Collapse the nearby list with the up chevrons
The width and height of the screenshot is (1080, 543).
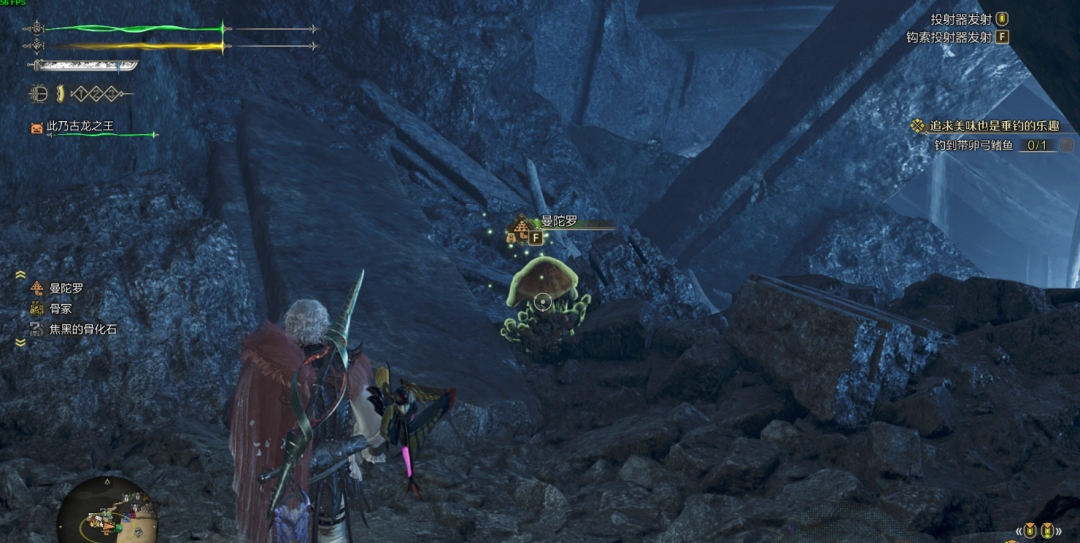coord(20,273)
